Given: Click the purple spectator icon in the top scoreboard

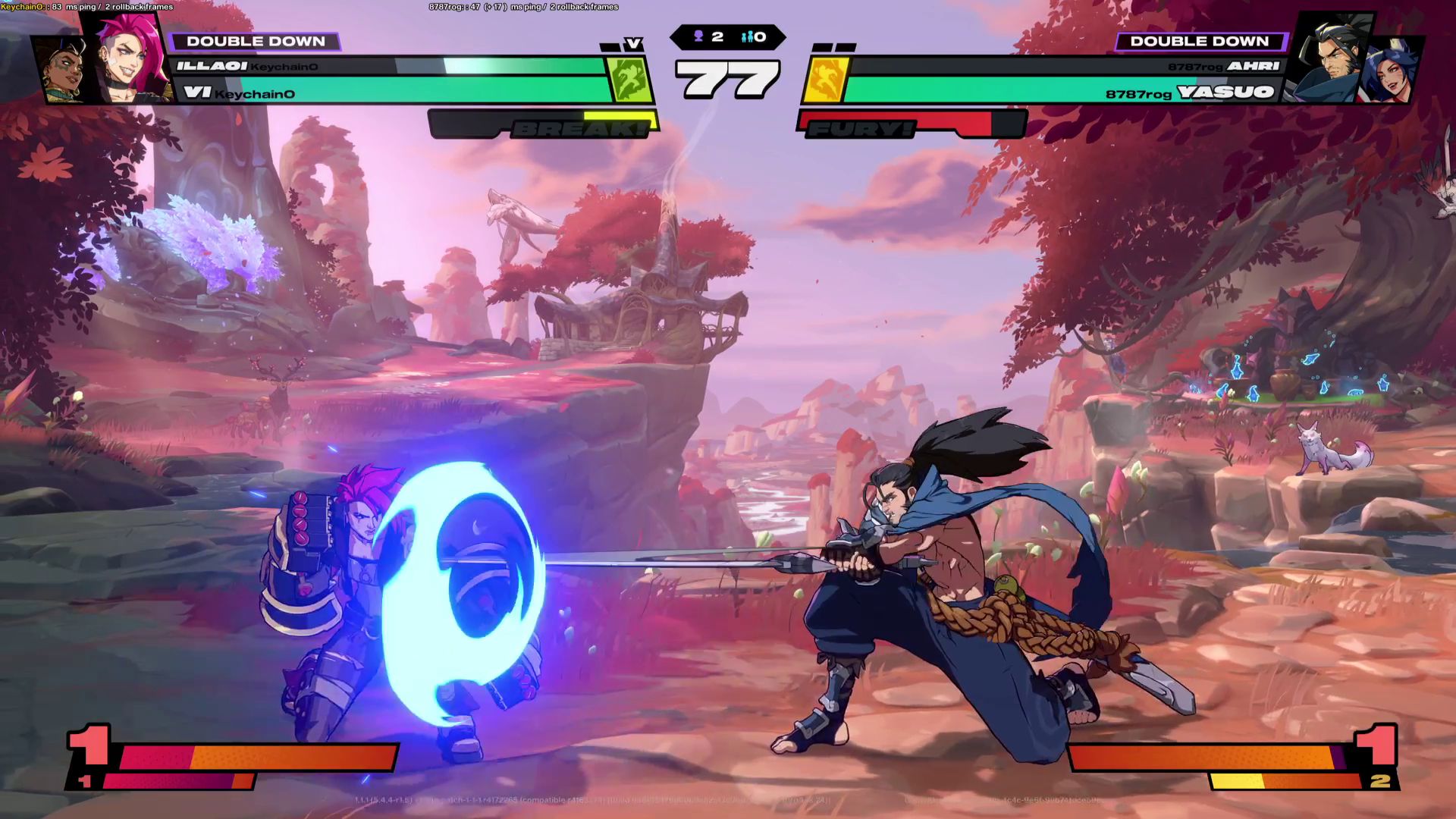Looking at the screenshot, I should (698, 35).
